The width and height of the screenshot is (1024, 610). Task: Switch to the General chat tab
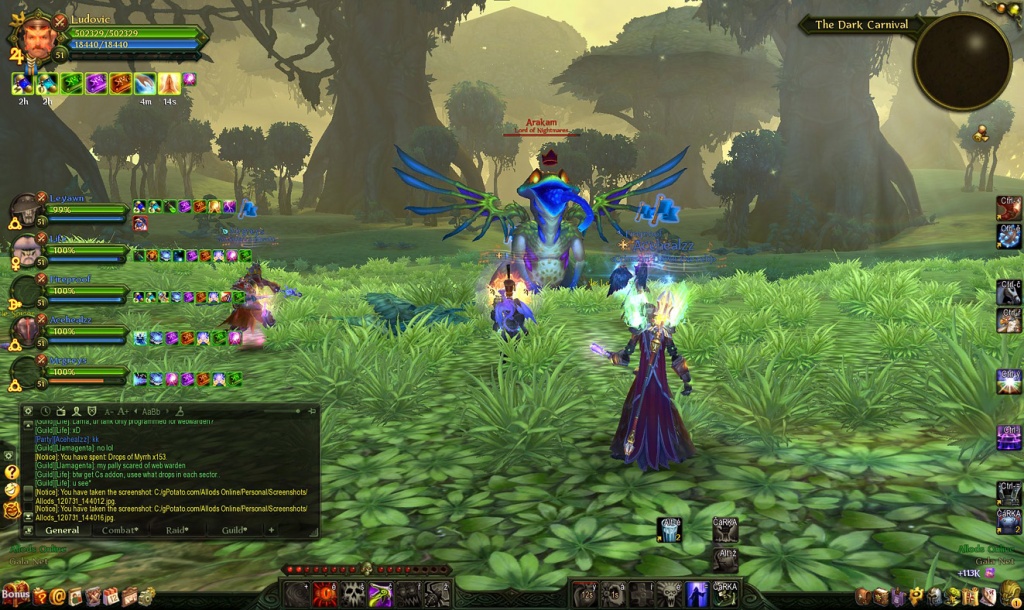(62, 530)
